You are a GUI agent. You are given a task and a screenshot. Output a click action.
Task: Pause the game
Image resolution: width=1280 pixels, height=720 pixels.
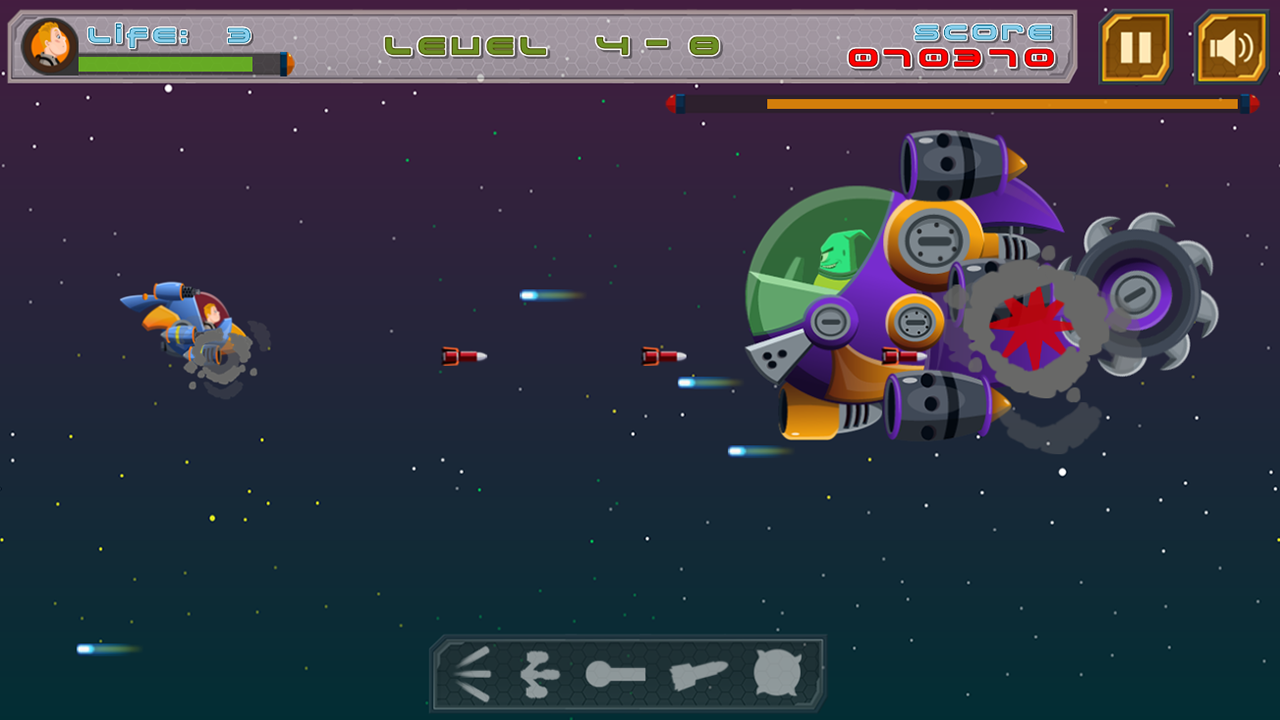point(1135,47)
